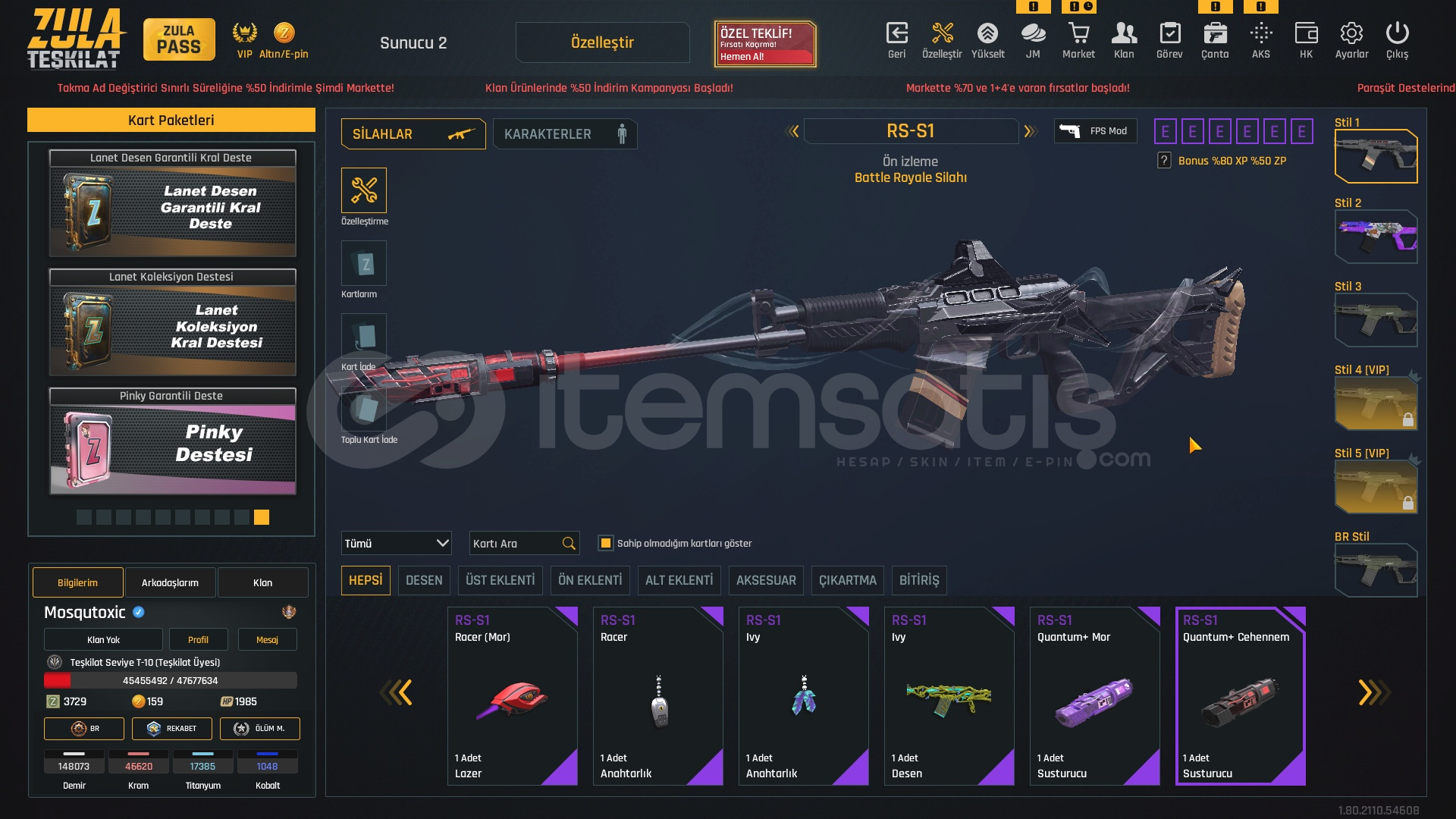This screenshot has width=1456, height=819.
Task: Open the Klan icon in top bar
Action: pyautogui.click(x=1124, y=33)
